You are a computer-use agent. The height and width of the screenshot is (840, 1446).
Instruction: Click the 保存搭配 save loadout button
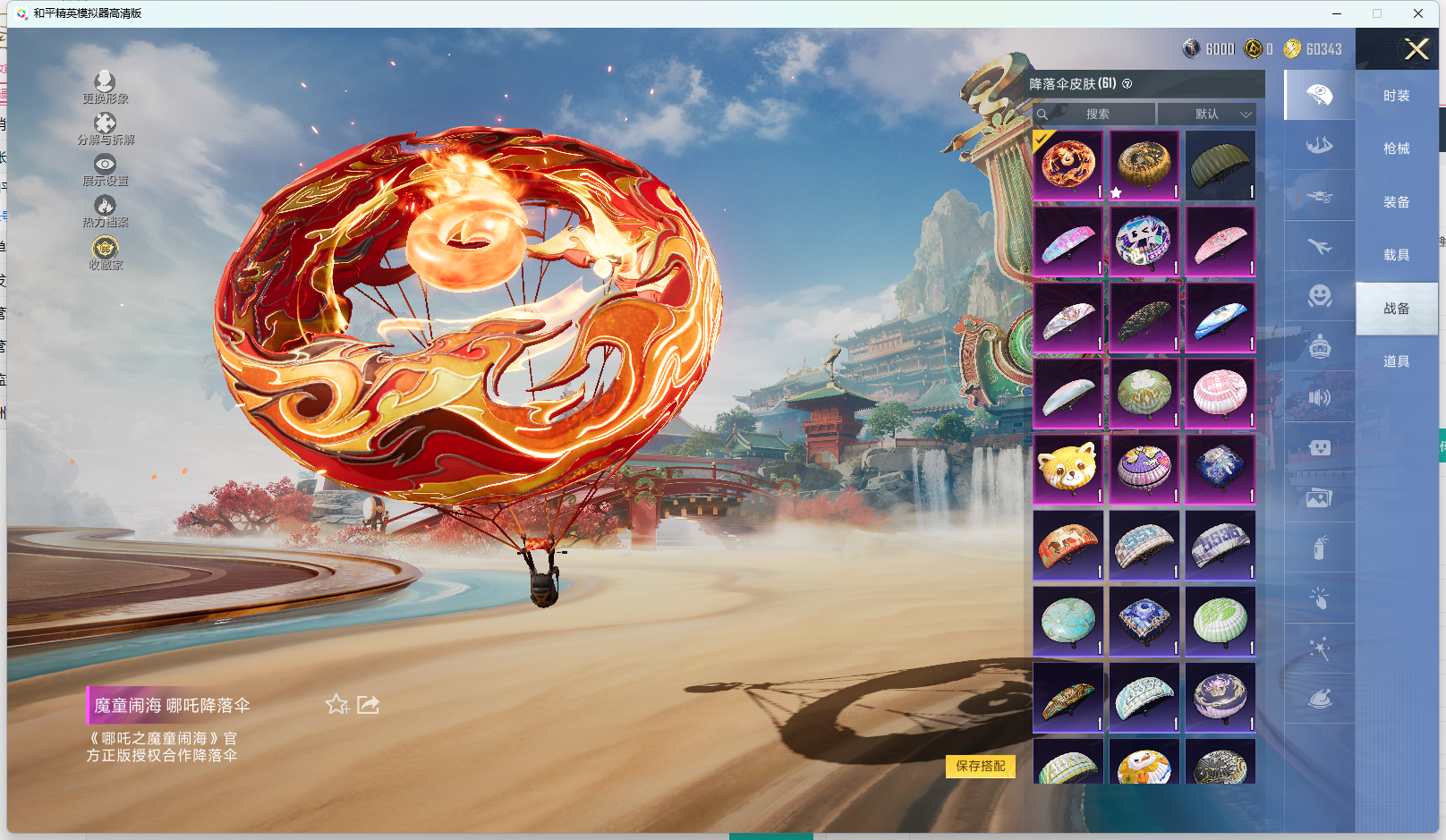[980, 766]
